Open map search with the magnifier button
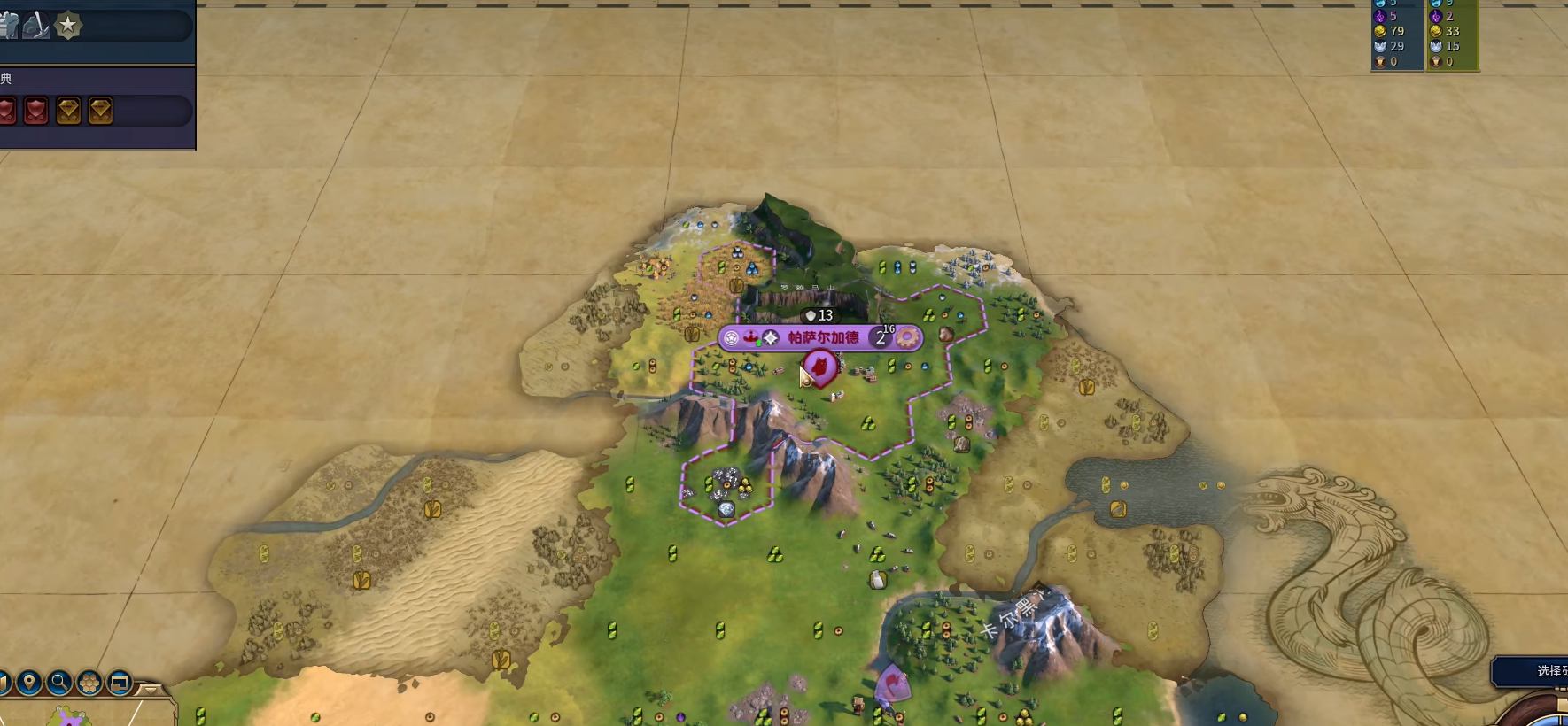 click(59, 683)
